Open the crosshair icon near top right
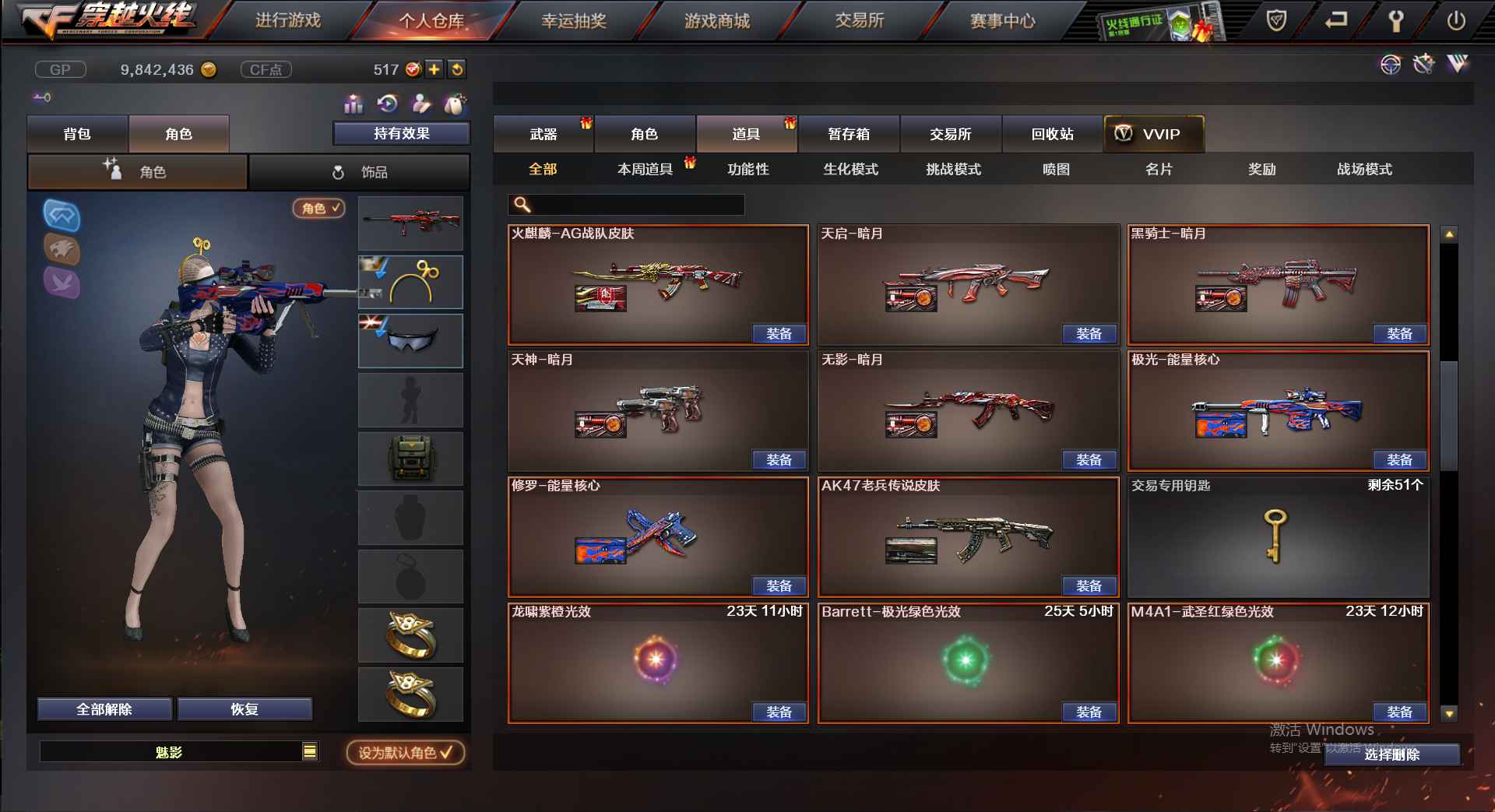 click(1392, 65)
